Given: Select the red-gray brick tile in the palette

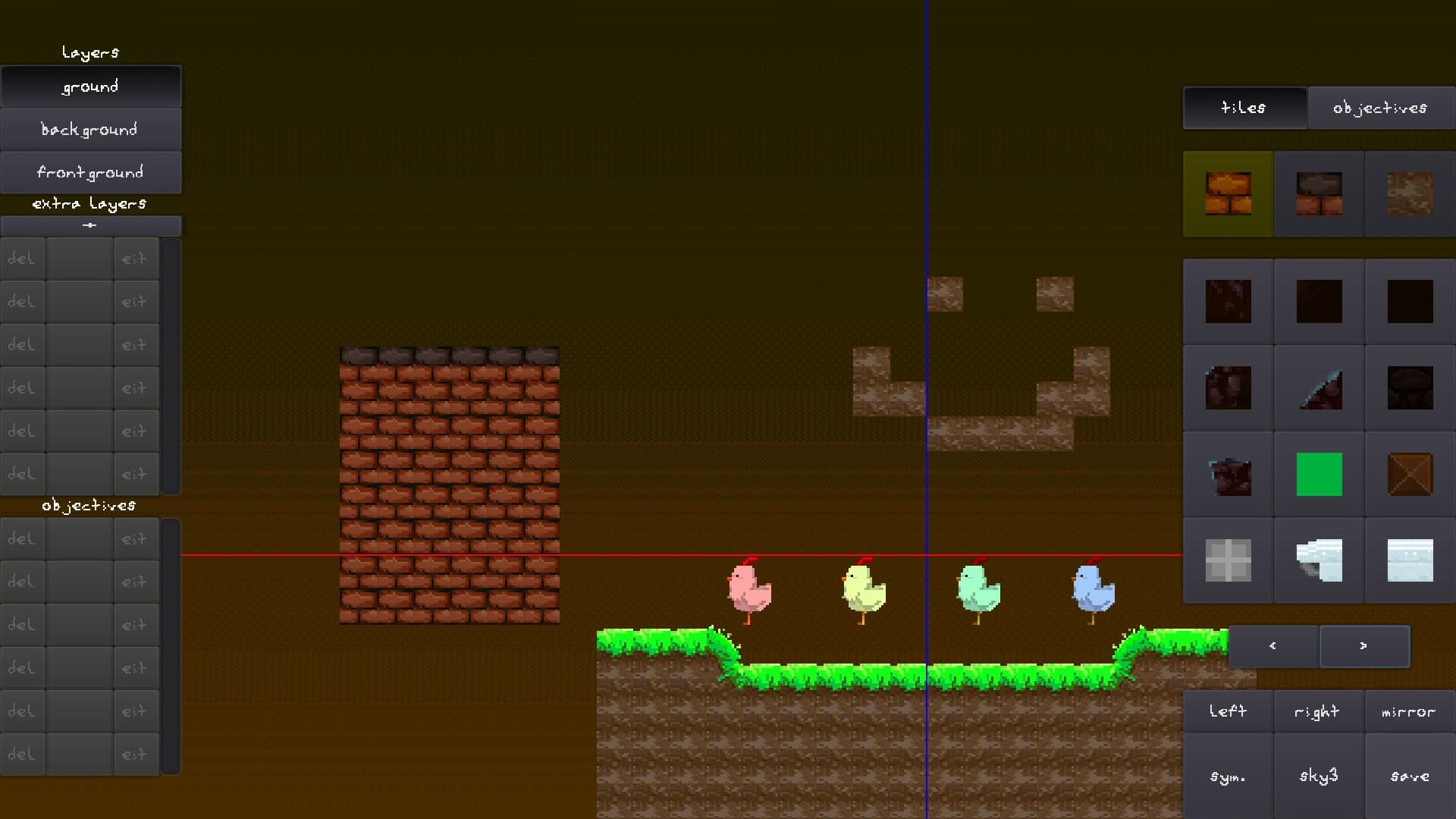Looking at the screenshot, I should click(x=1319, y=193).
